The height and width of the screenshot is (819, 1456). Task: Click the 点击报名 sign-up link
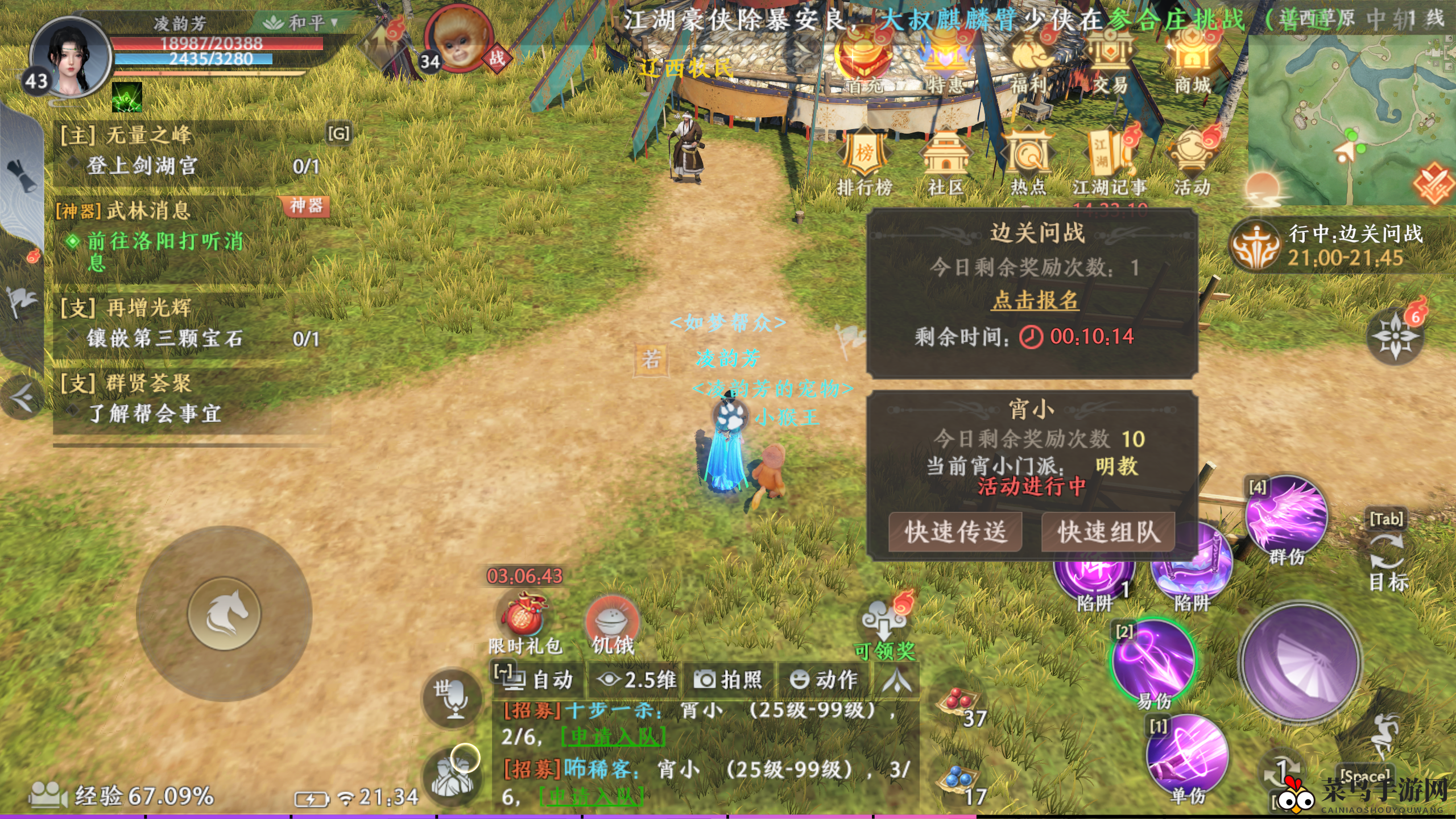pyautogui.click(x=1035, y=300)
